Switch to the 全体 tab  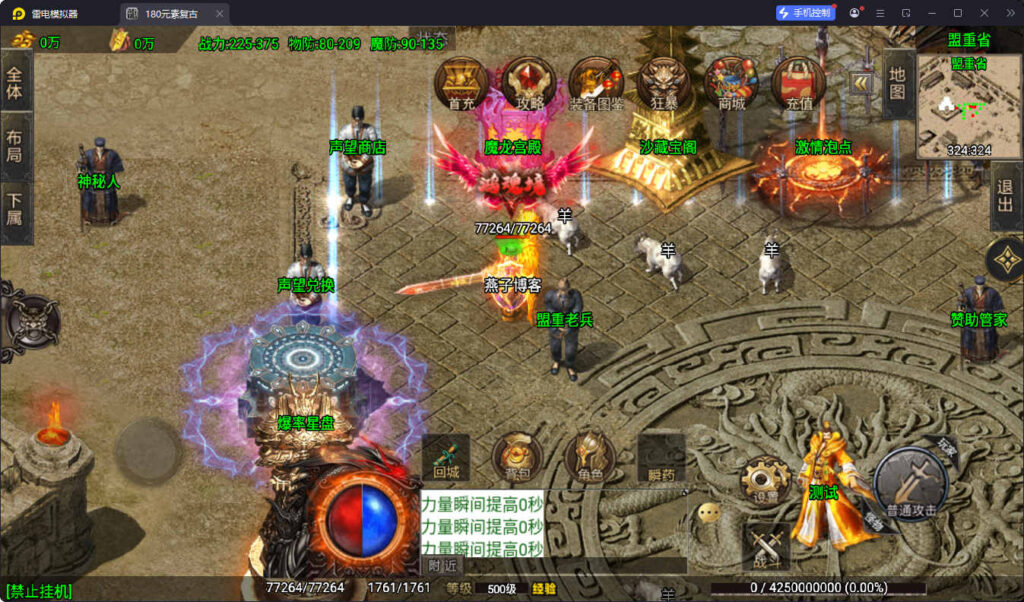point(15,79)
